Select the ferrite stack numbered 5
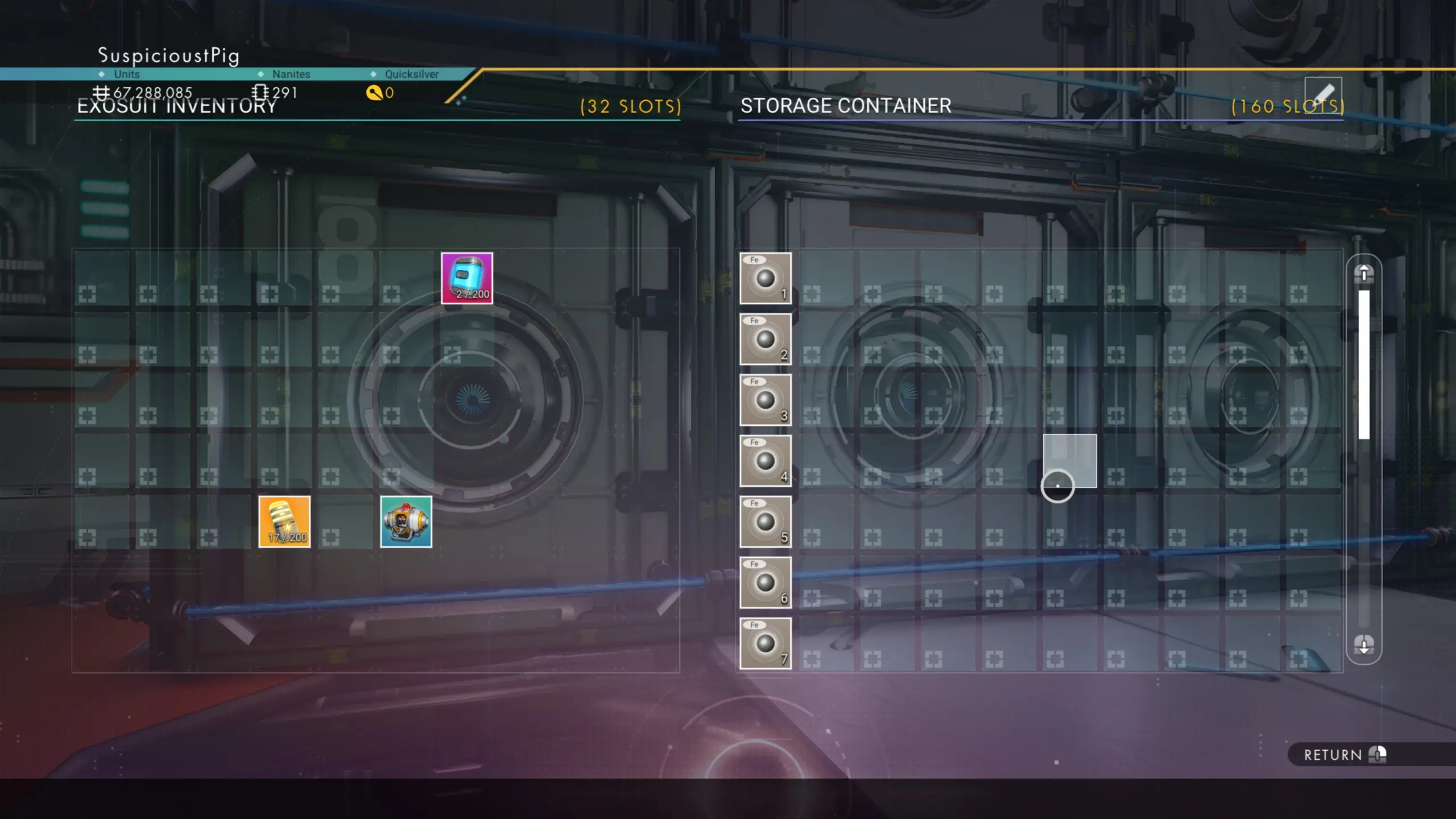 click(765, 522)
